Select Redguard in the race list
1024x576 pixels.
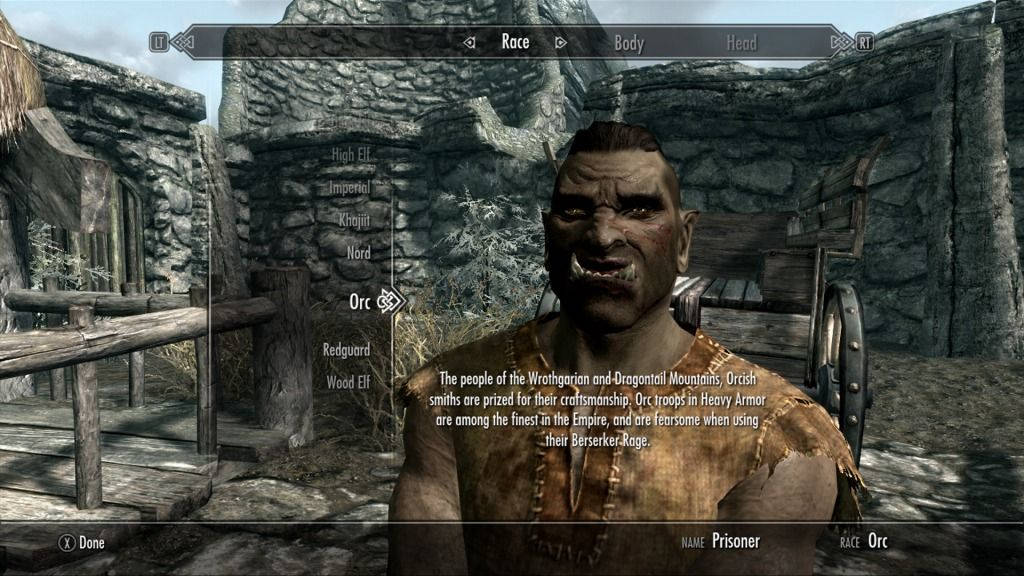tap(346, 350)
